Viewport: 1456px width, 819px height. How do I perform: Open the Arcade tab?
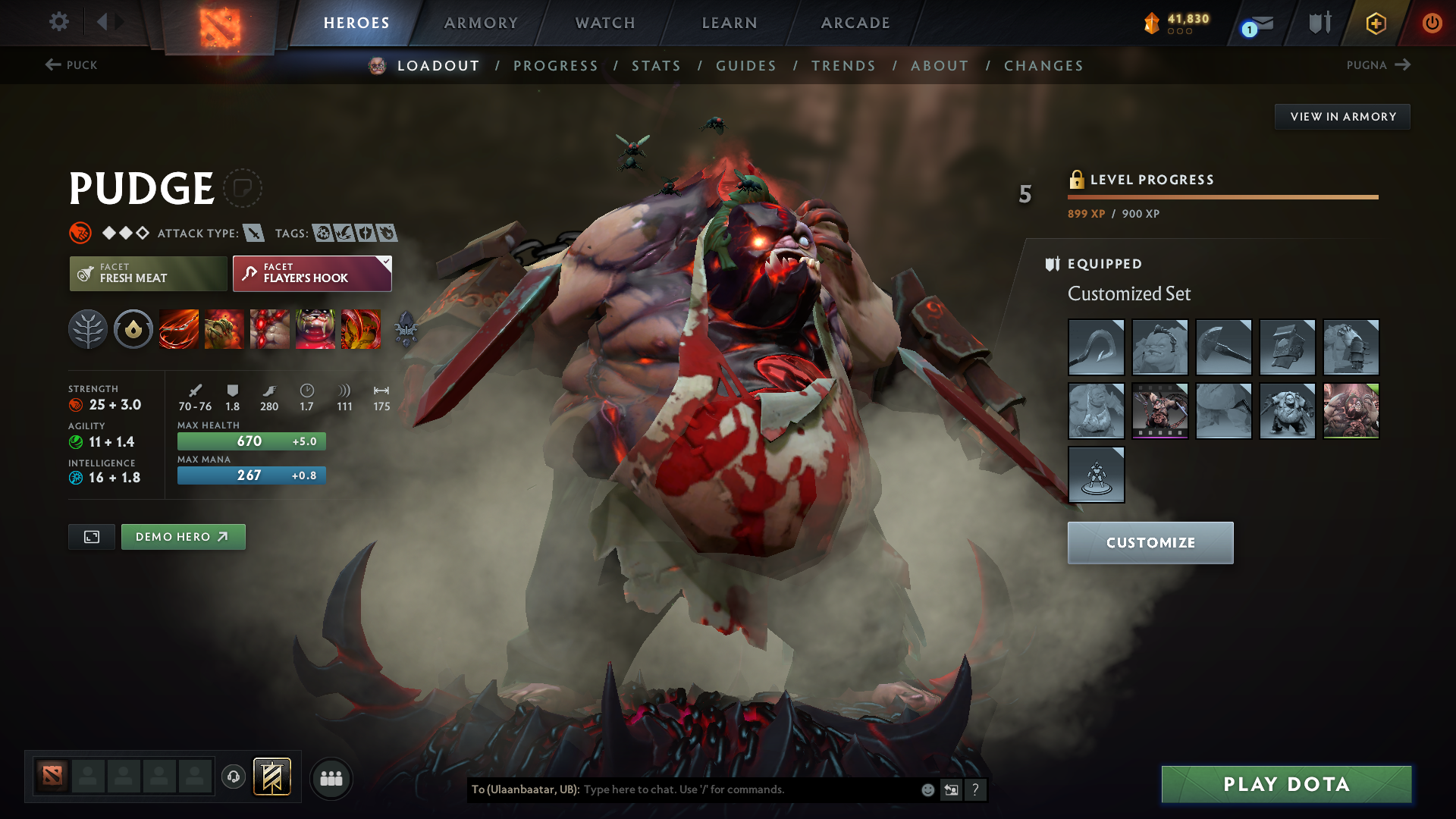point(855,23)
